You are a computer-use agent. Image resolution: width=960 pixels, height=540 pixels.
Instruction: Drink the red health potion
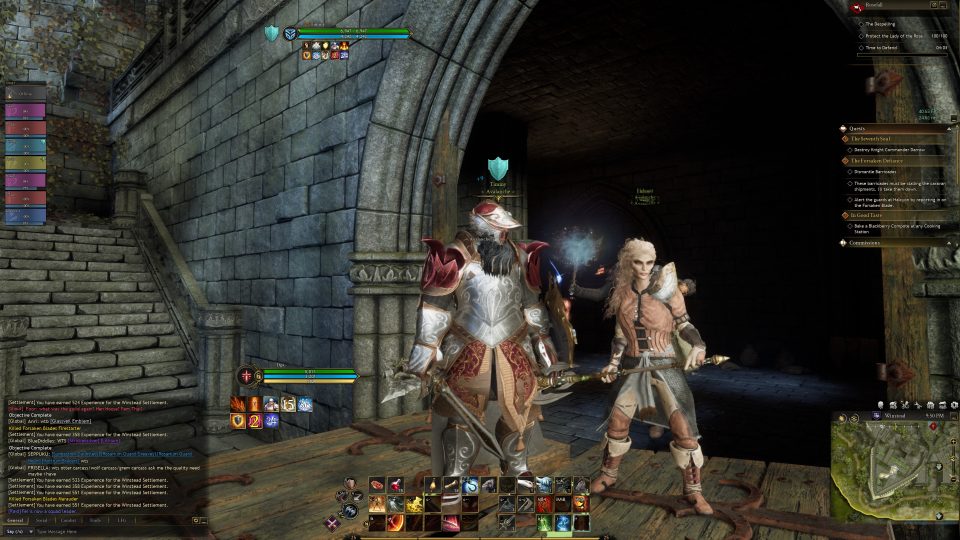pos(395,485)
